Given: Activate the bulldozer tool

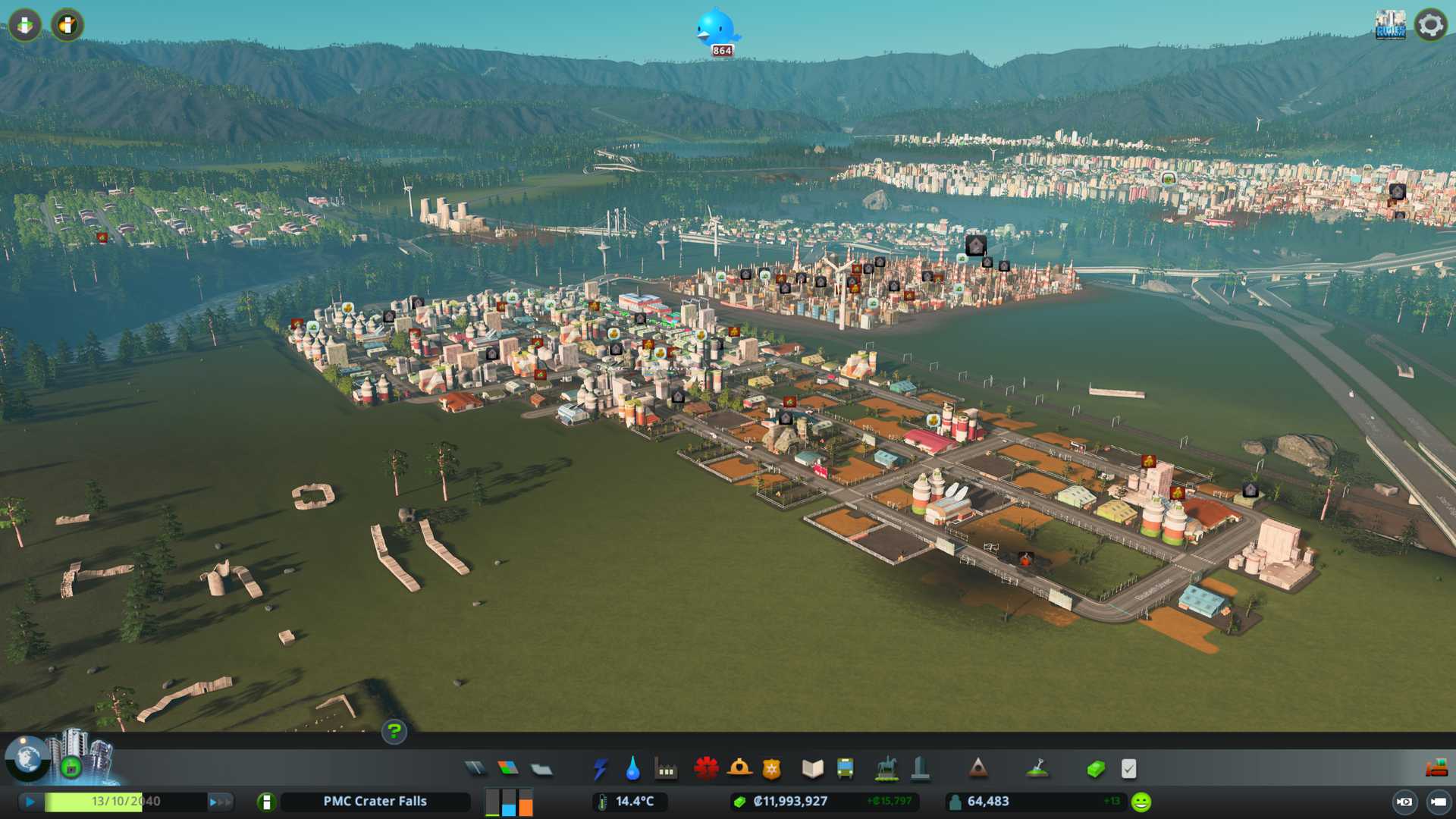Looking at the screenshot, I should 1436,769.
